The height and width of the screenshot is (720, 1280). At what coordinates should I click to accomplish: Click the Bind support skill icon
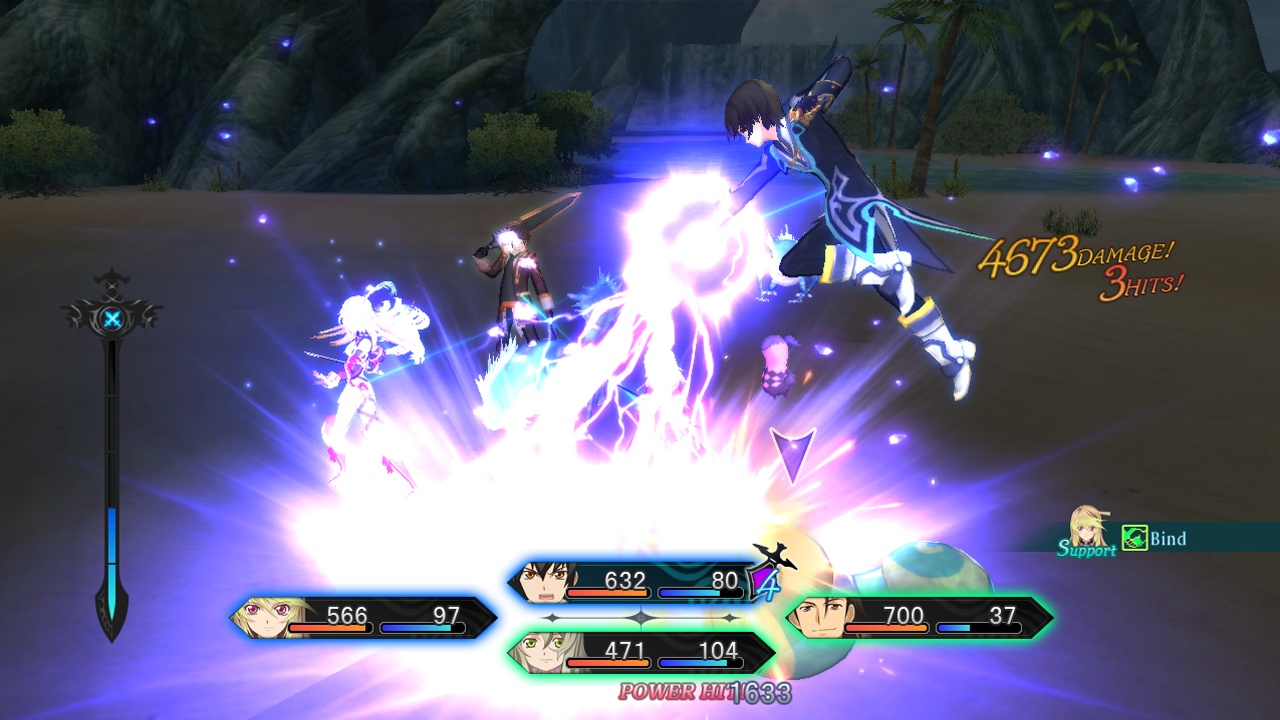(1134, 539)
